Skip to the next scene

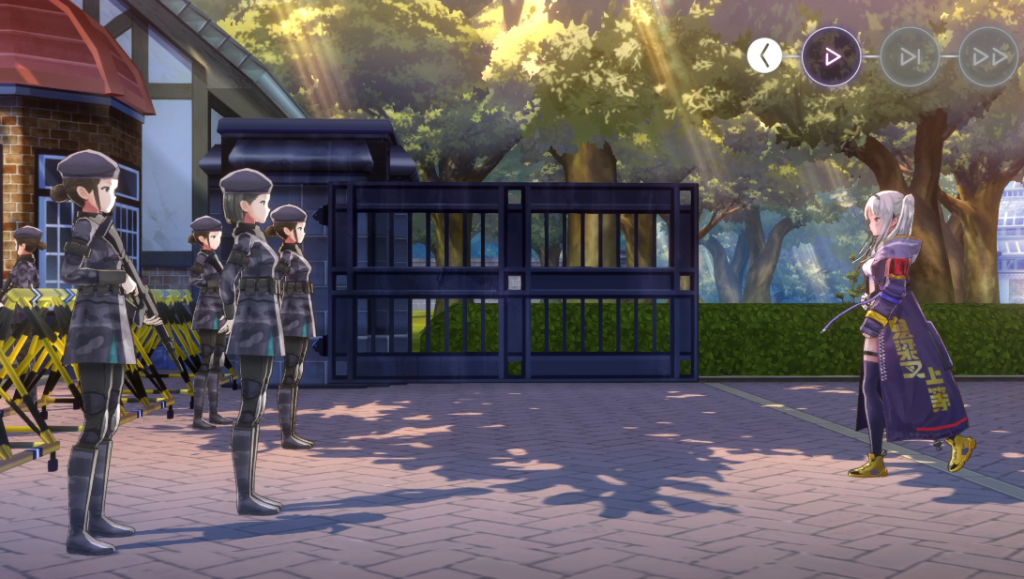pos(909,56)
